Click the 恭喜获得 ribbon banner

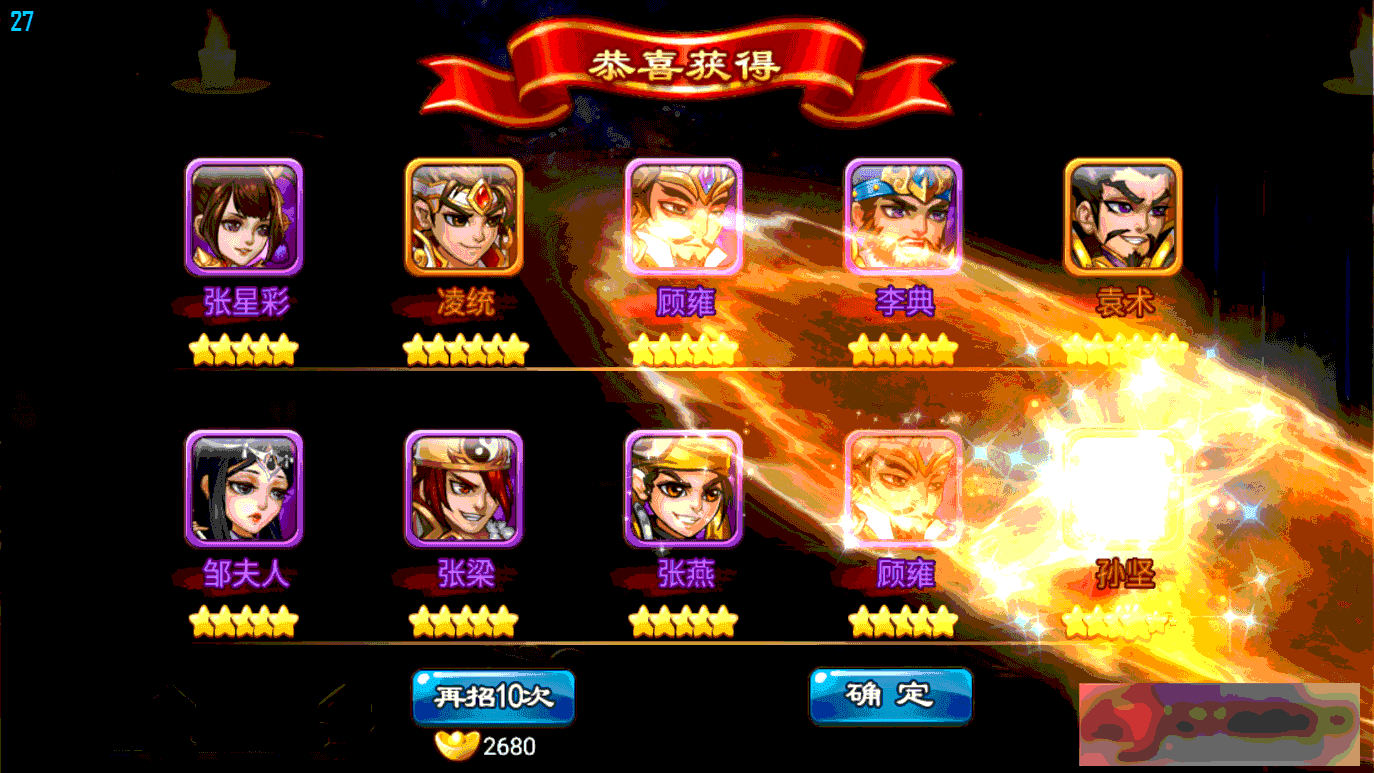687,63
